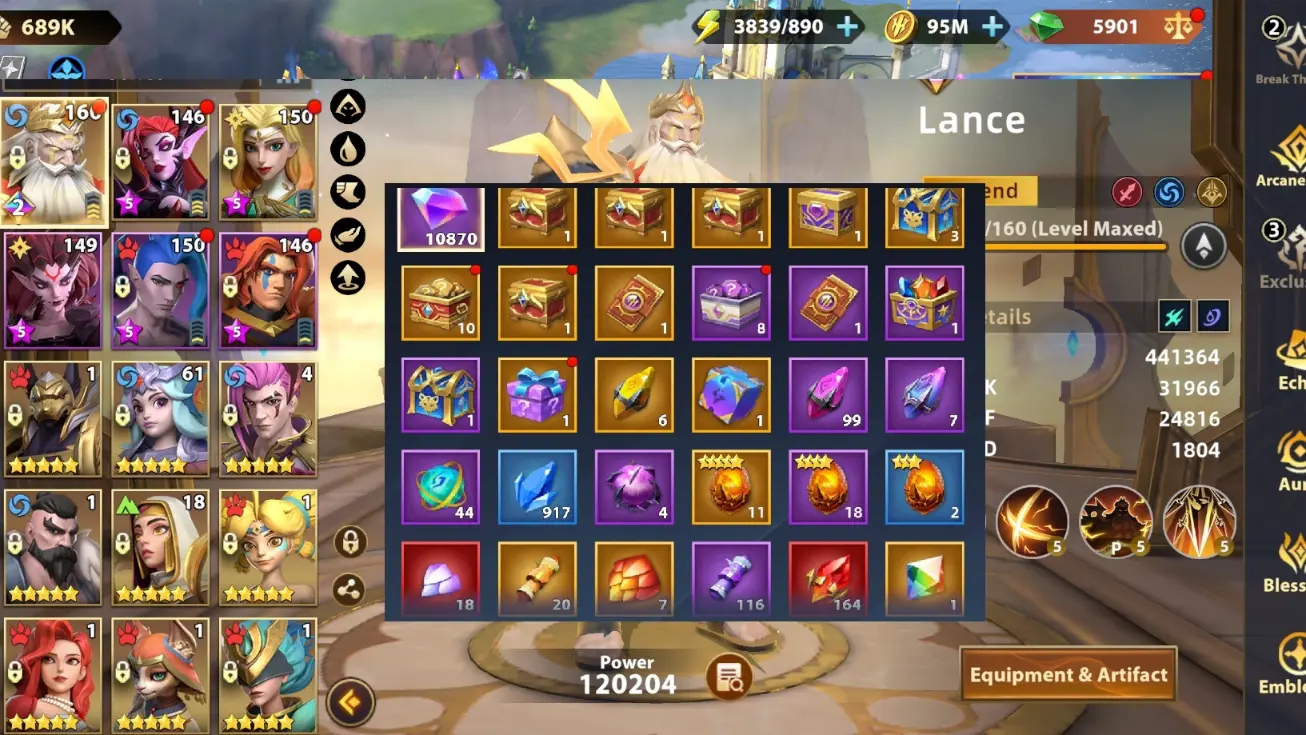1306x735 pixels.
Task: Open the Arcane tab on the right
Action: [1282, 160]
